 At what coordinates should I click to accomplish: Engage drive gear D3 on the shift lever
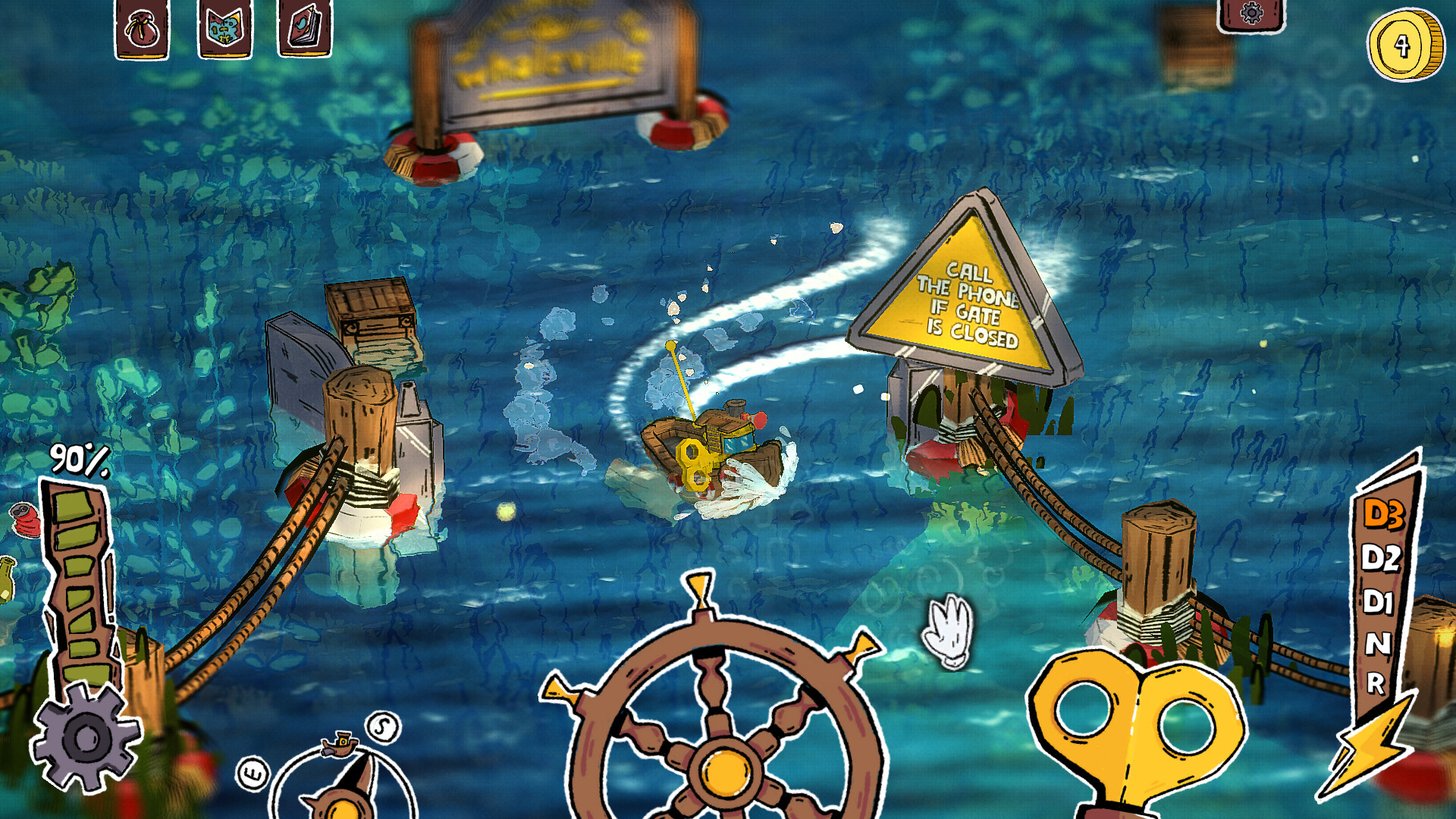(1384, 514)
